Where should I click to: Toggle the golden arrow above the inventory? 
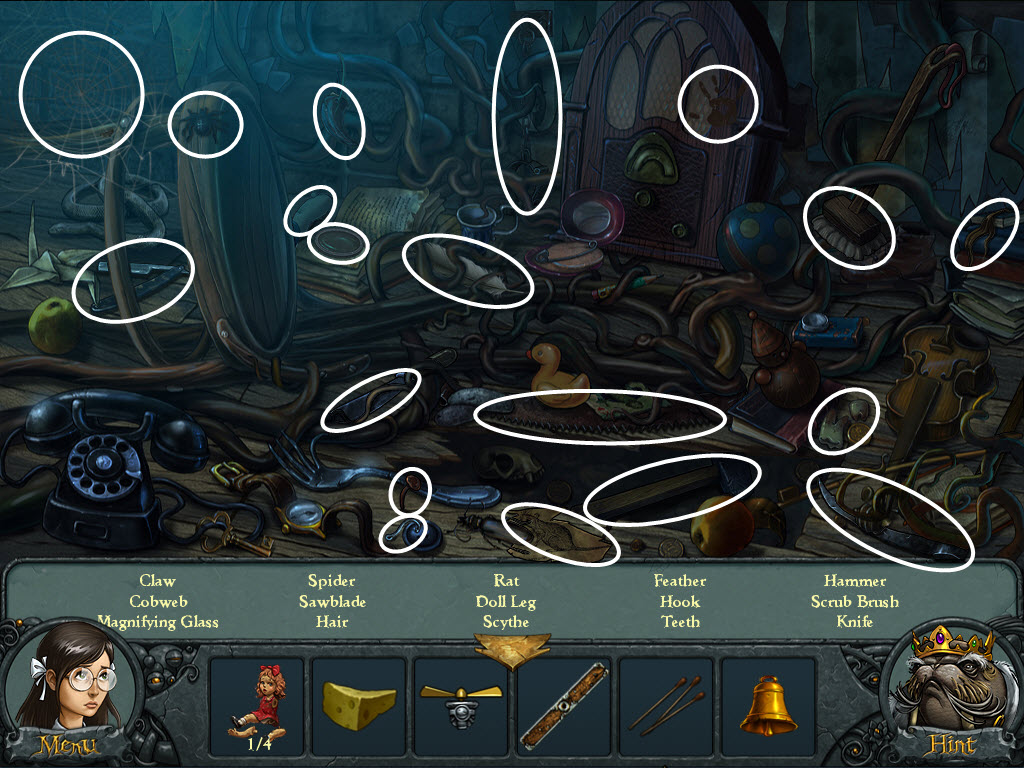click(511, 649)
